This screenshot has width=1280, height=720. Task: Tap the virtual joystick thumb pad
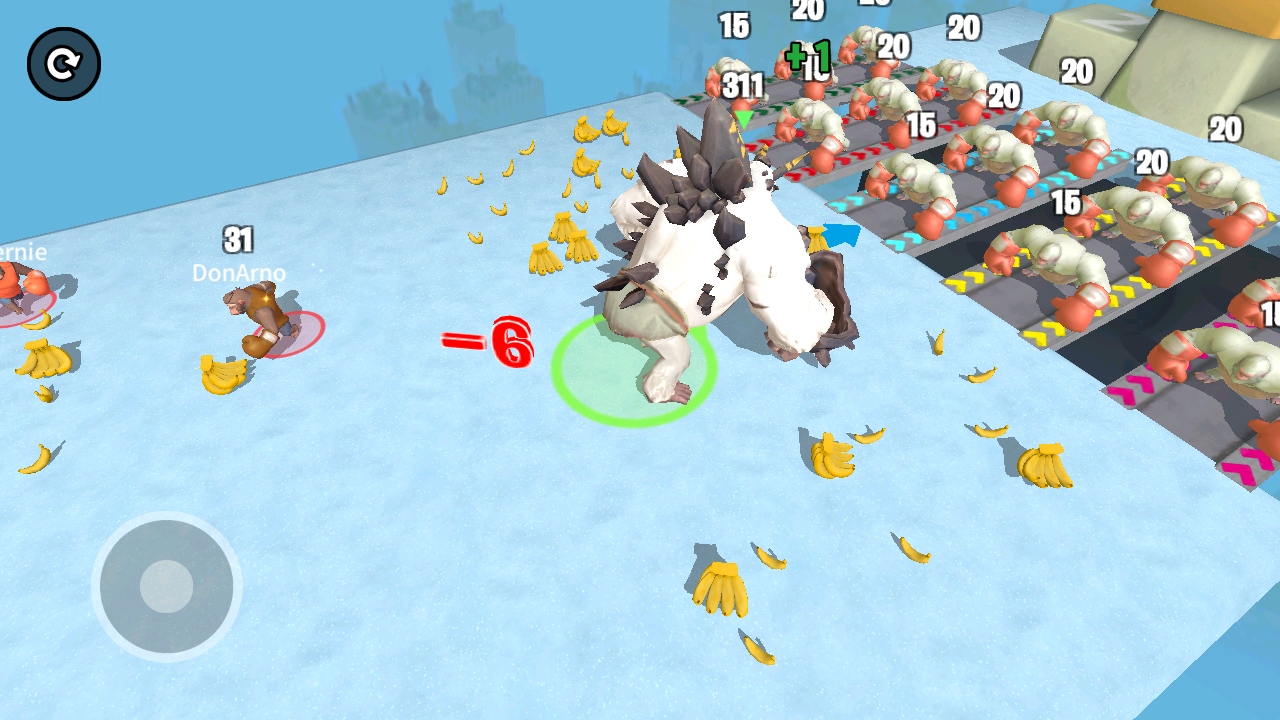166,586
